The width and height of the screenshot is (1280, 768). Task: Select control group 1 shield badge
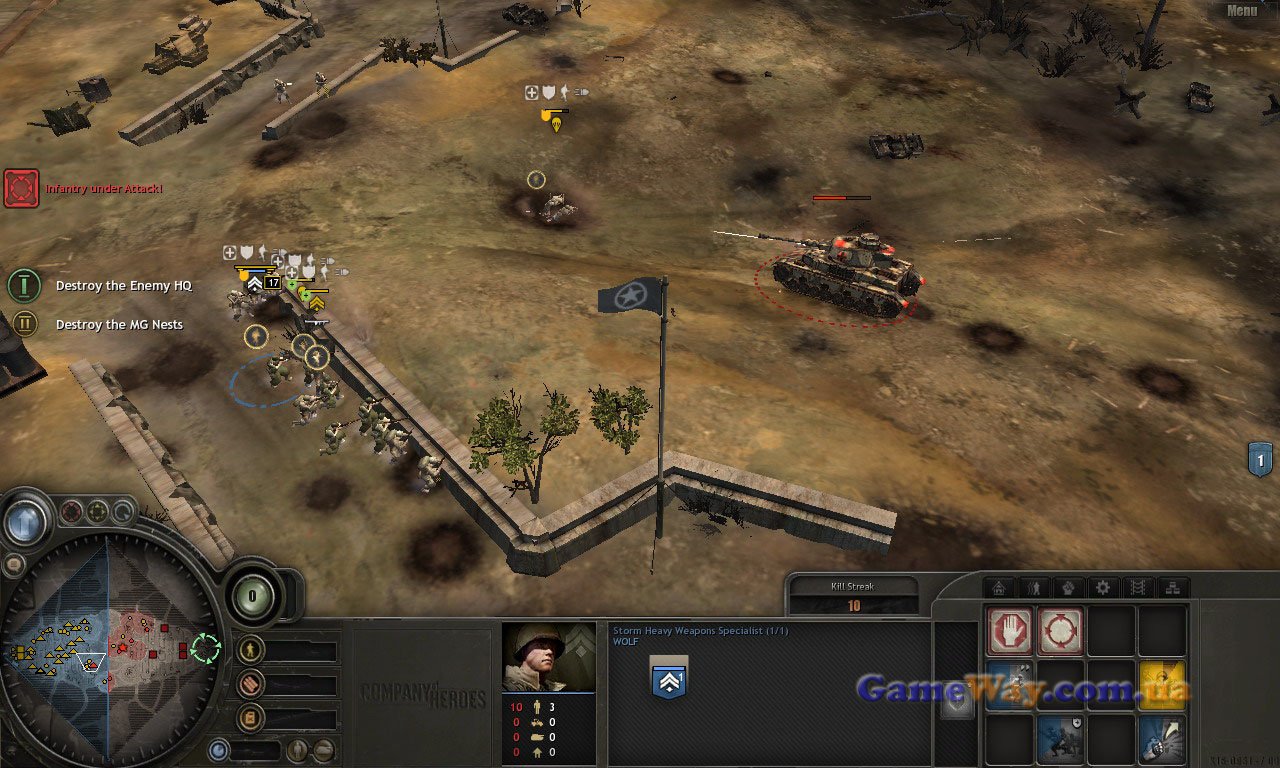1261,459
